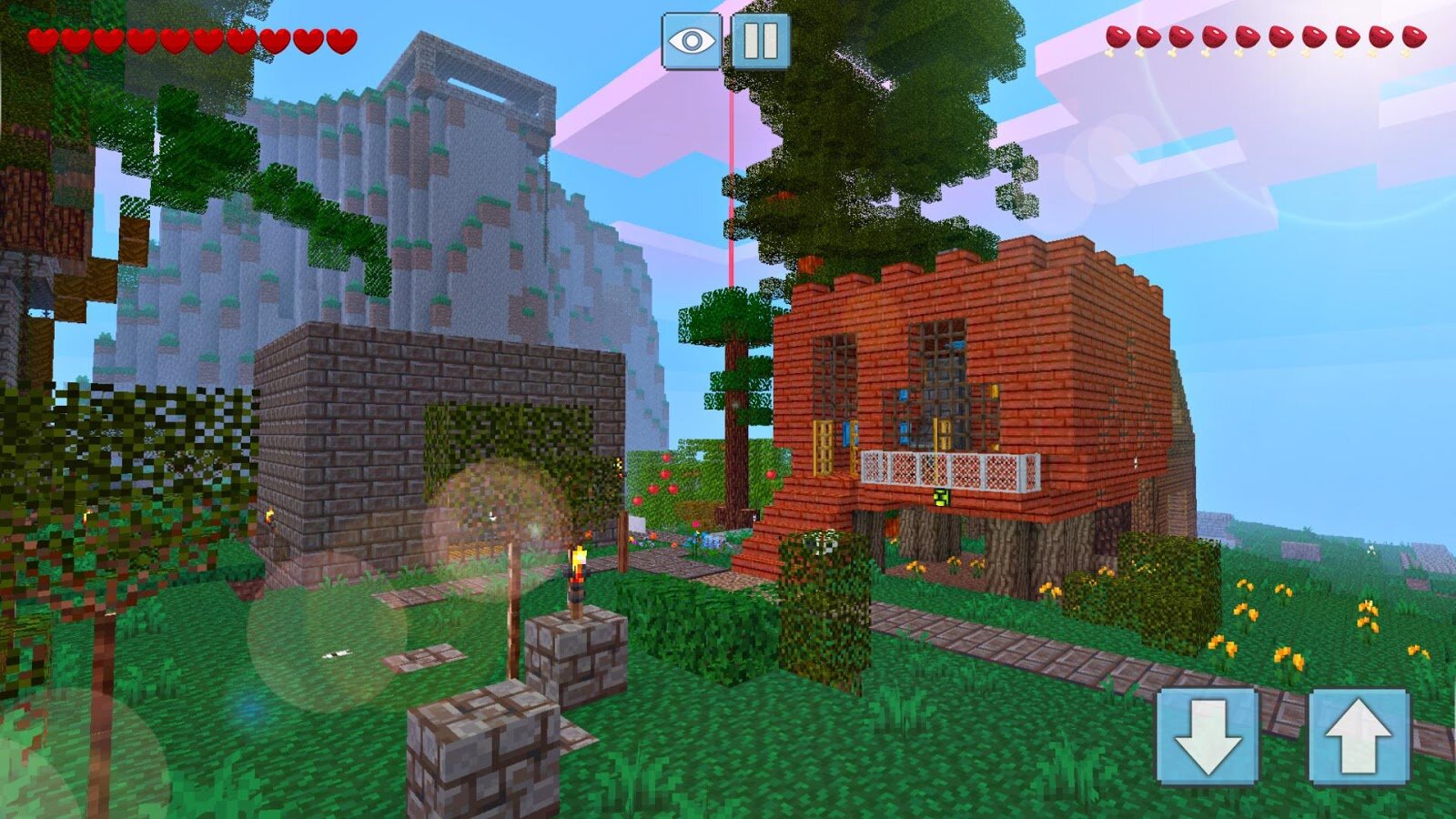Tap the down arrow button

point(1208,735)
